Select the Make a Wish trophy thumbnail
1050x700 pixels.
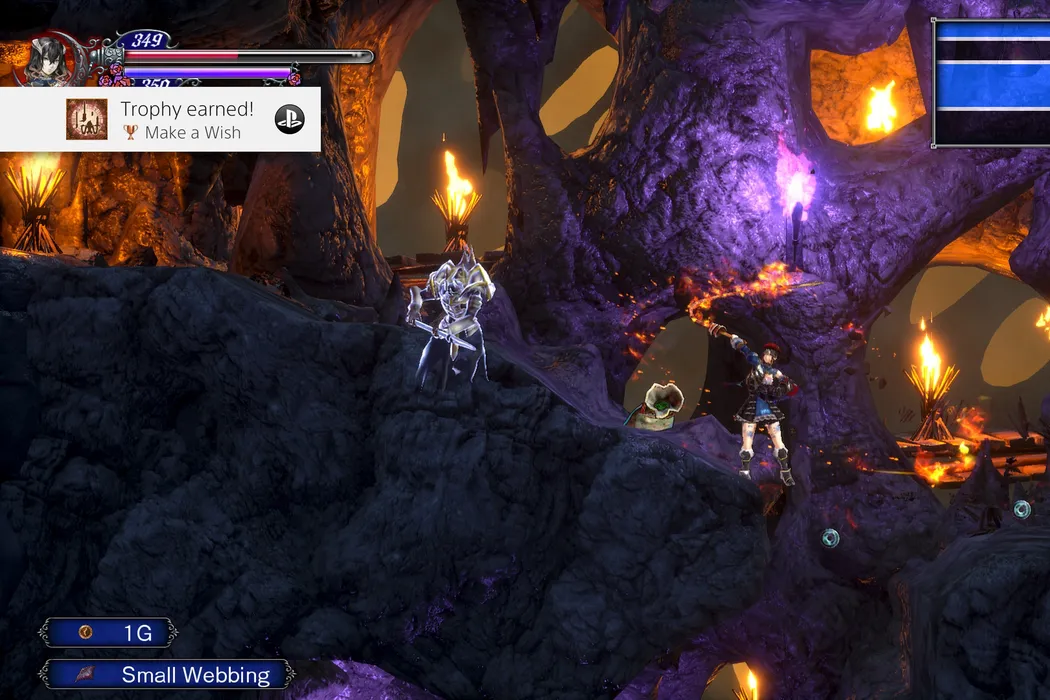click(x=87, y=119)
